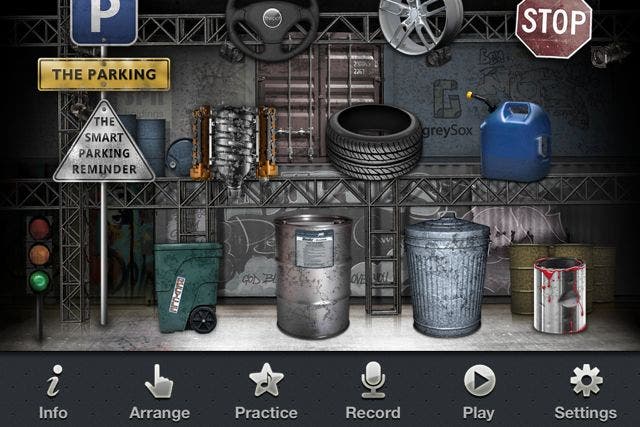Image resolution: width=640 pixels, height=427 pixels.
Task: Hit the steel oil drum pad
Action: click(x=314, y=275)
